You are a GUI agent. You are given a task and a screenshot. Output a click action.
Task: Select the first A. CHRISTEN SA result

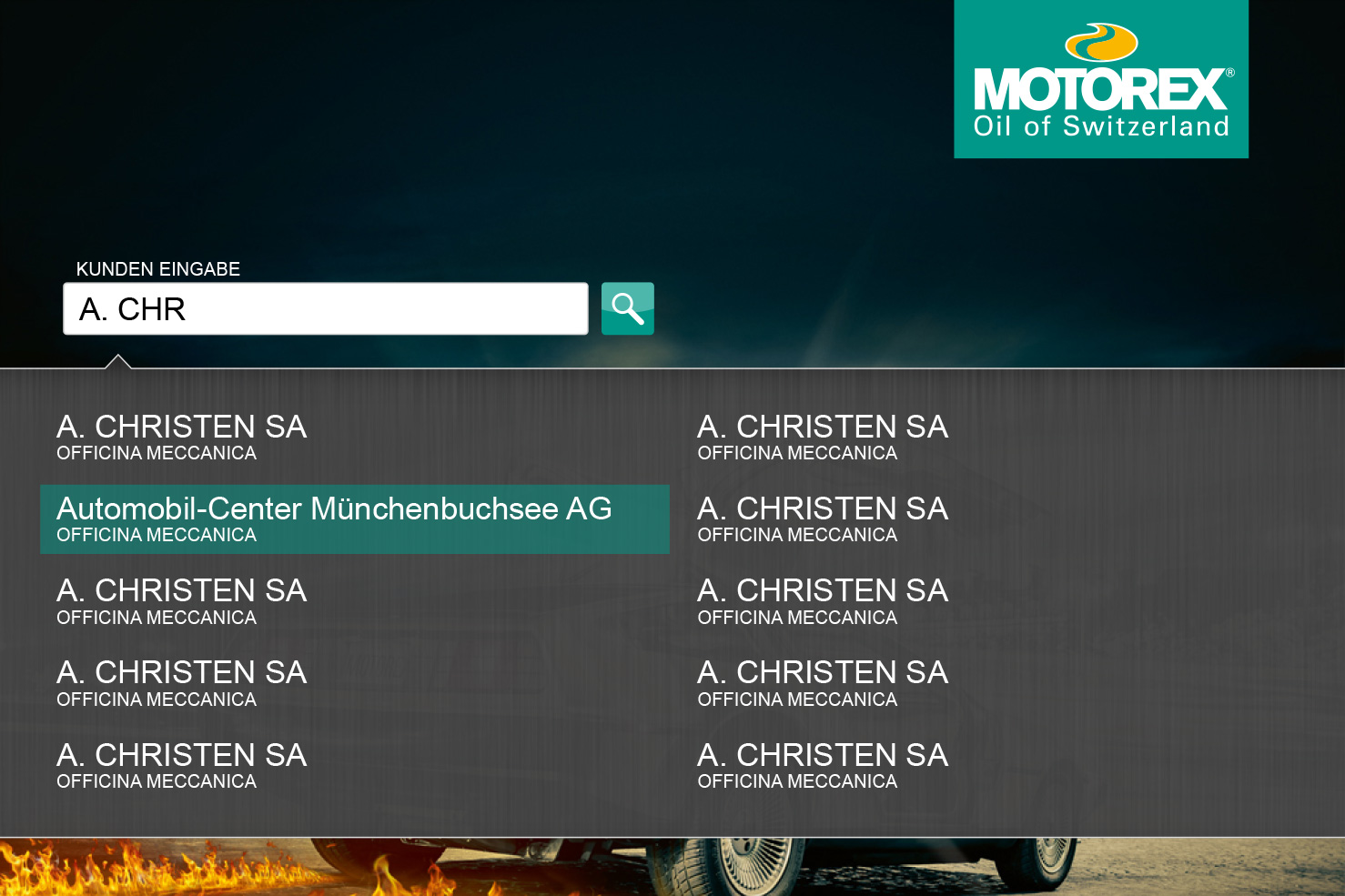[x=182, y=427]
